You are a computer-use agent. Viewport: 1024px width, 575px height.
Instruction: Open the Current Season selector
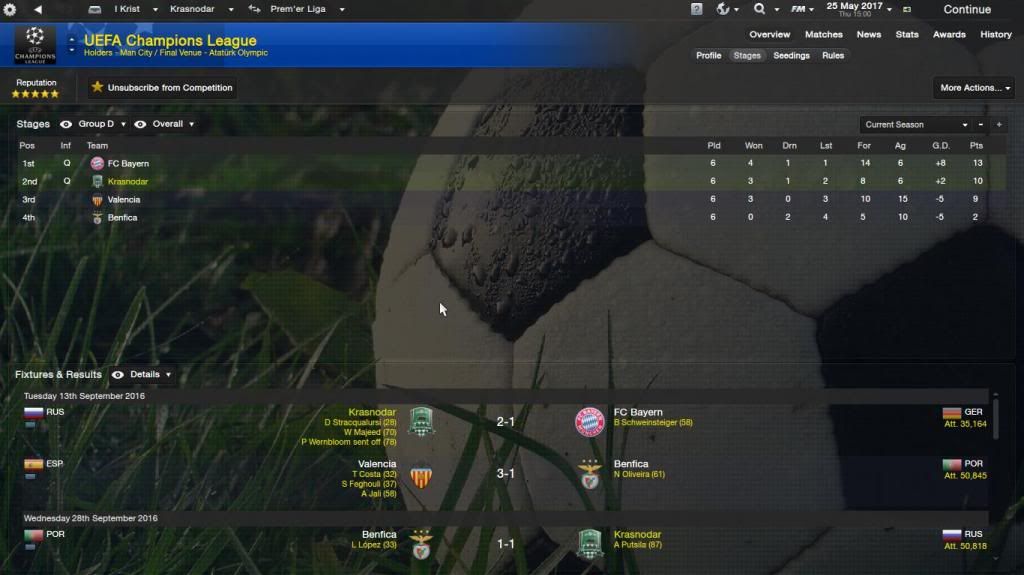[x=916, y=125]
